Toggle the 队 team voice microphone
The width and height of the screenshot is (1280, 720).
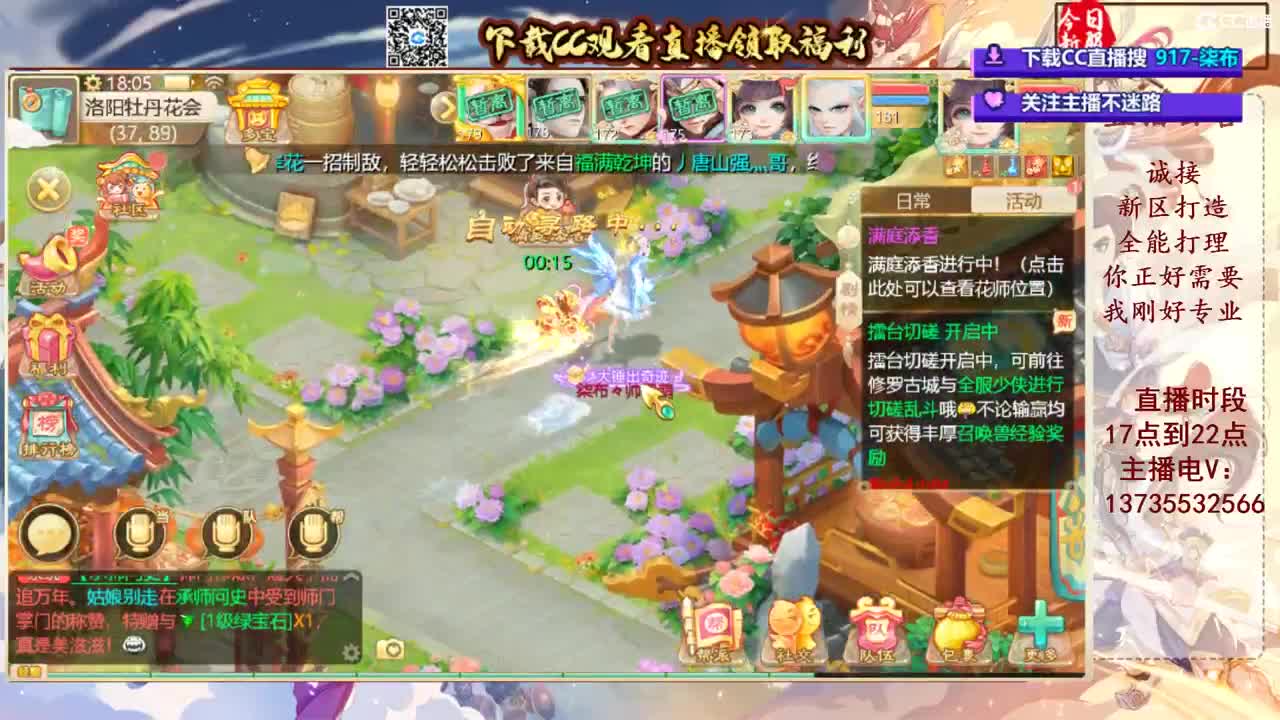point(224,531)
